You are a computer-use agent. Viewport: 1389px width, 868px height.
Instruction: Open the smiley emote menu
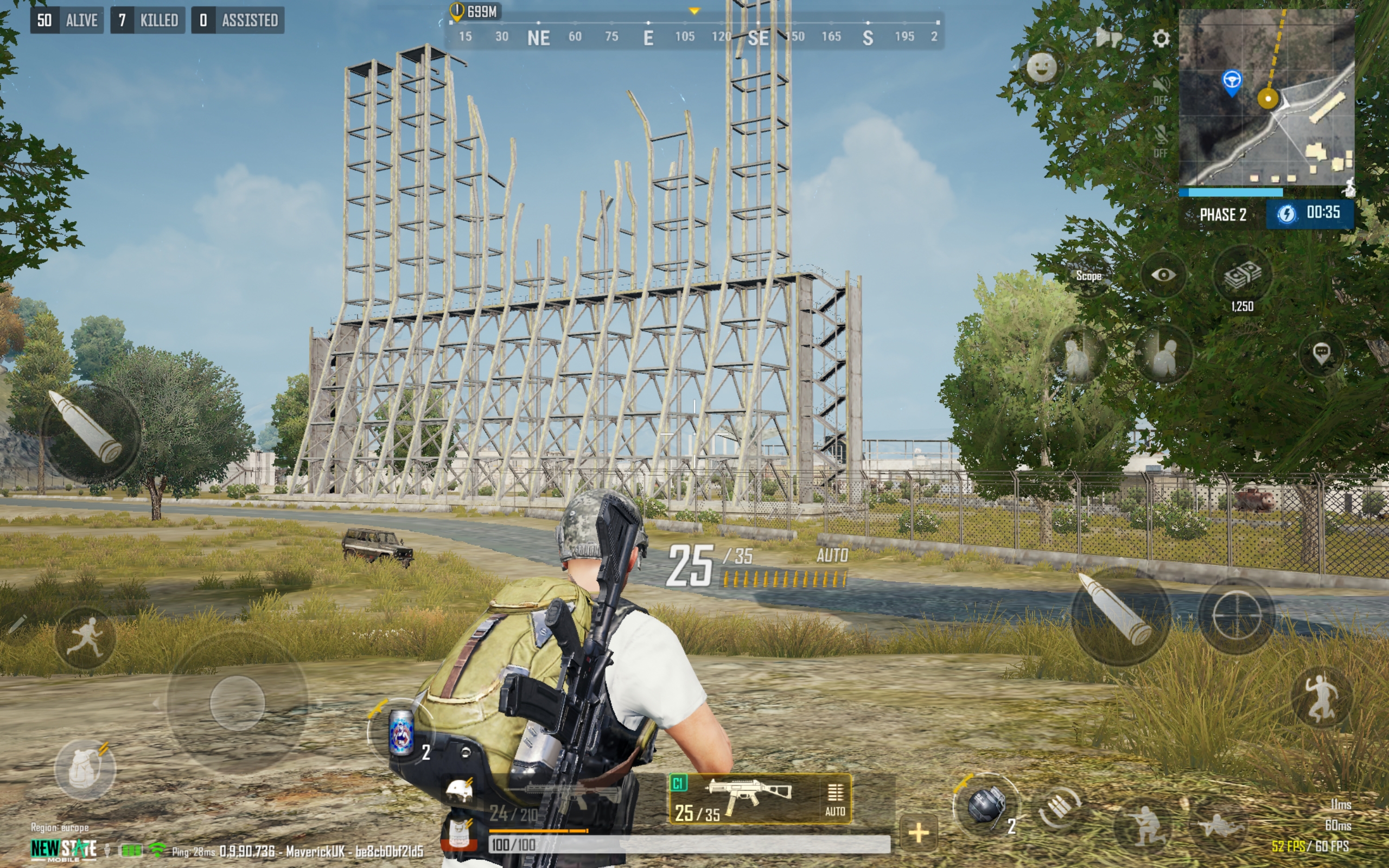(1041, 68)
